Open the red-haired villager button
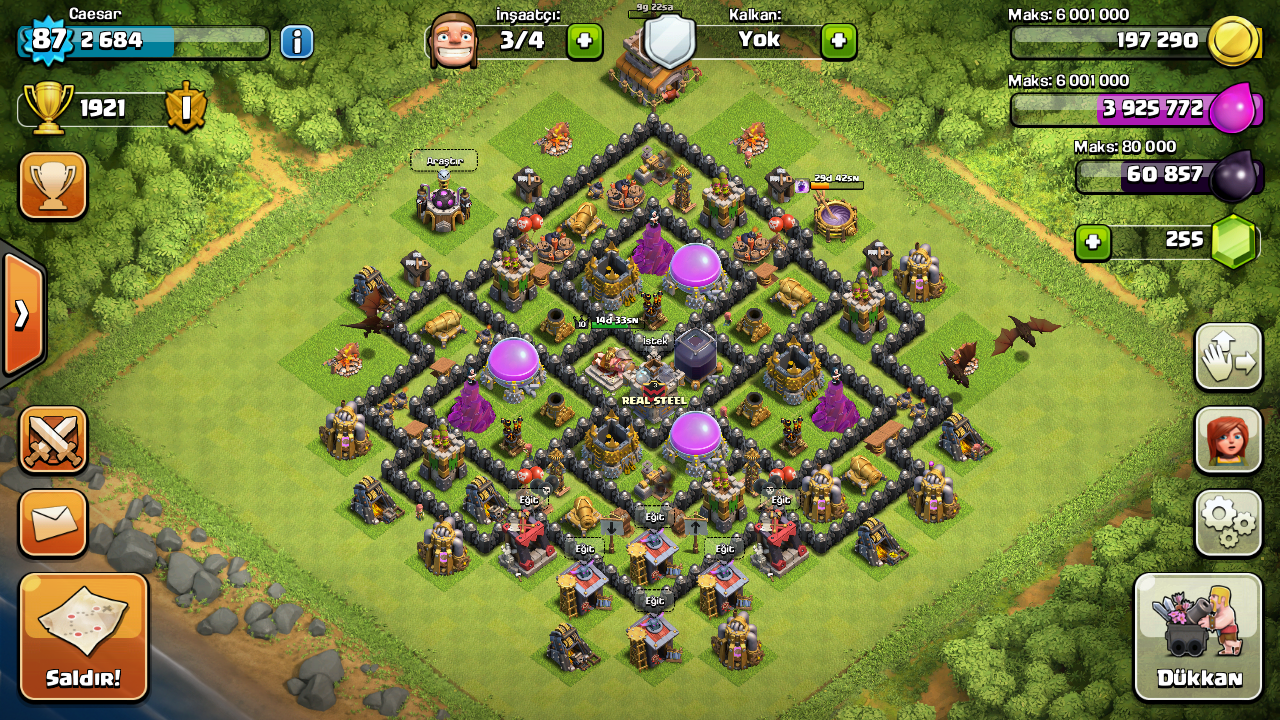This screenshot has height=720, width=1280. pyautogui.click(x=1229, y=440)
